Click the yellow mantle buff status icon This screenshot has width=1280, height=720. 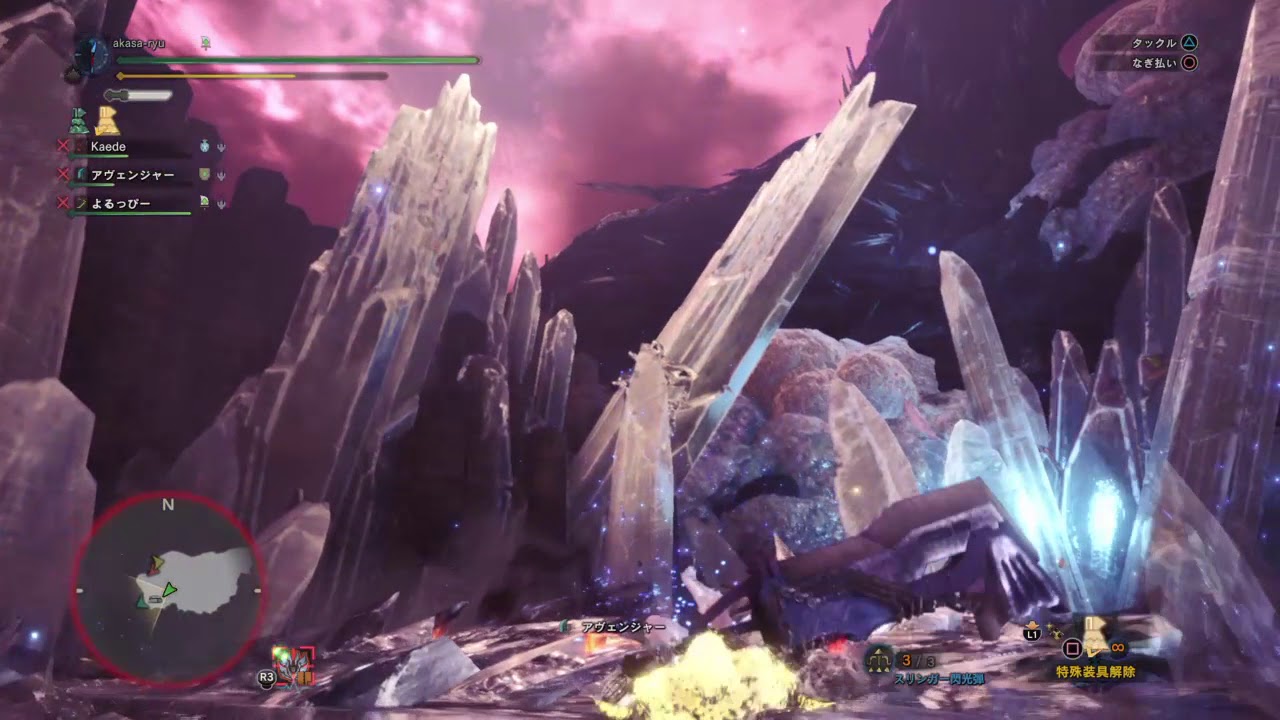[x=107, y=122]
